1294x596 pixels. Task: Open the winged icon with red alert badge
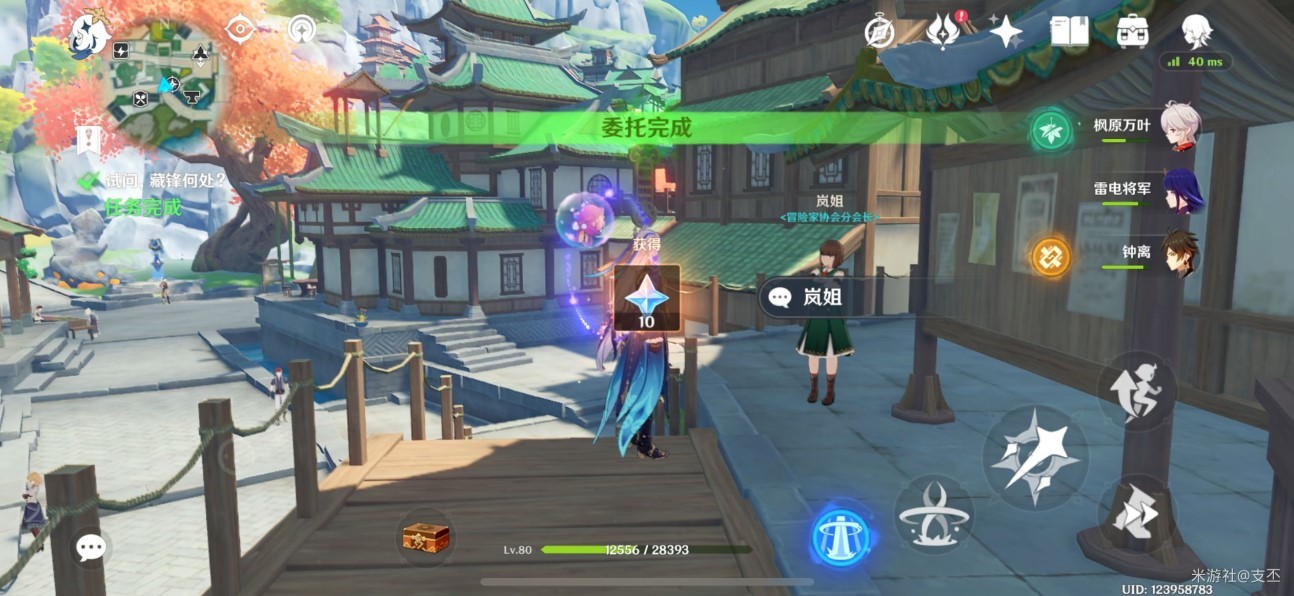click(943, 32)
